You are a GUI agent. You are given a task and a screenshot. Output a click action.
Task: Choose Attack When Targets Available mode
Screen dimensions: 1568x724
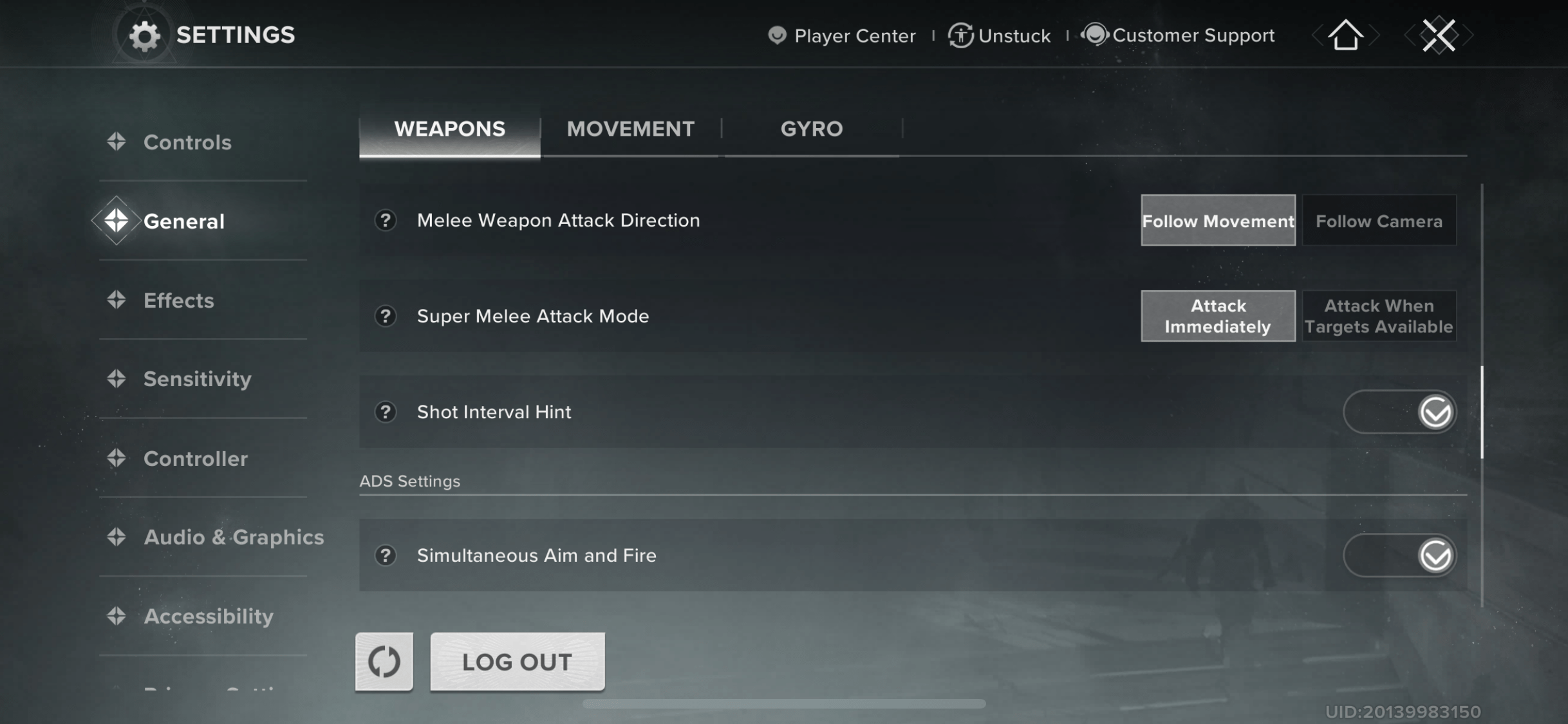[x=1379, y=316]
